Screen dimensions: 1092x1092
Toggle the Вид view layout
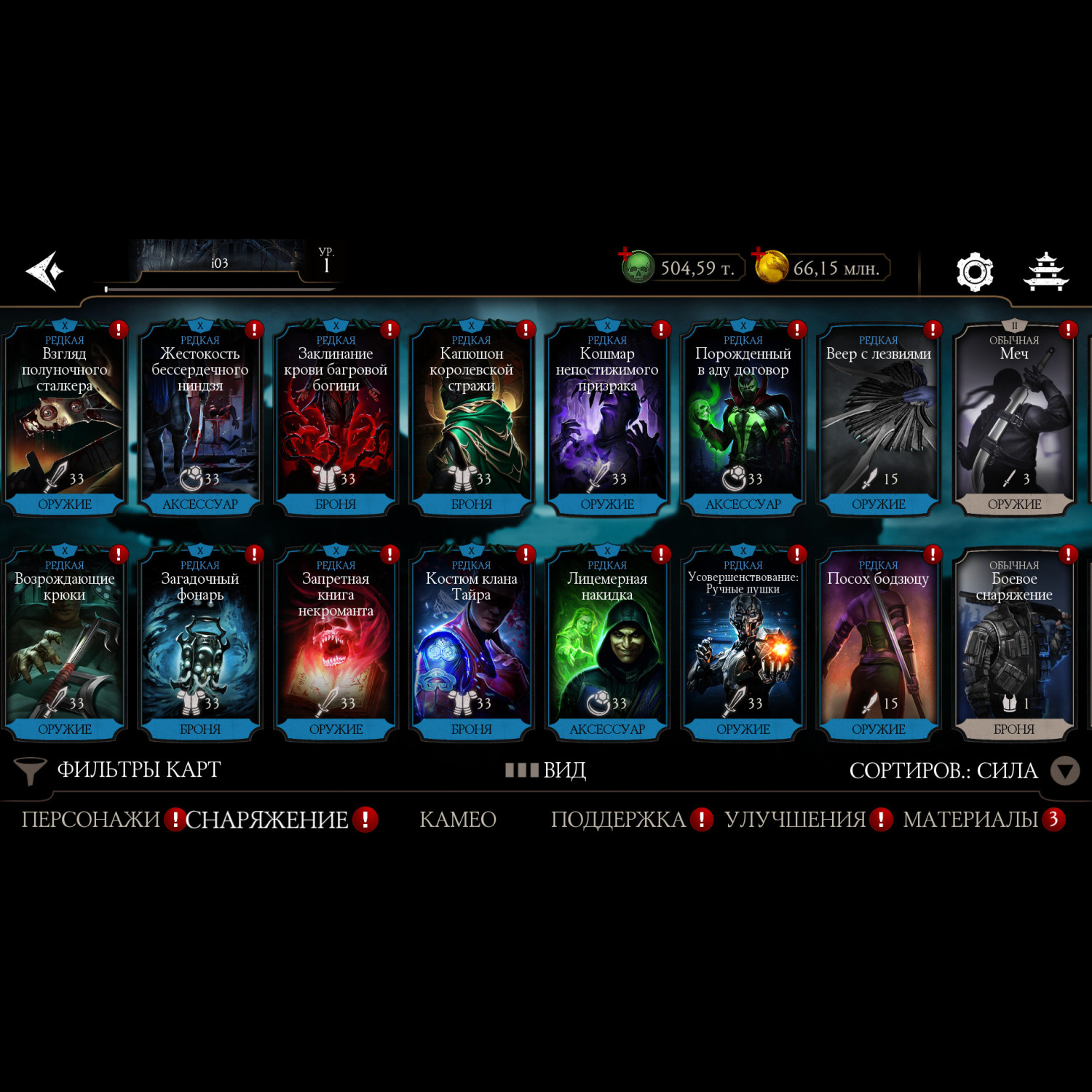pos(547,769)
